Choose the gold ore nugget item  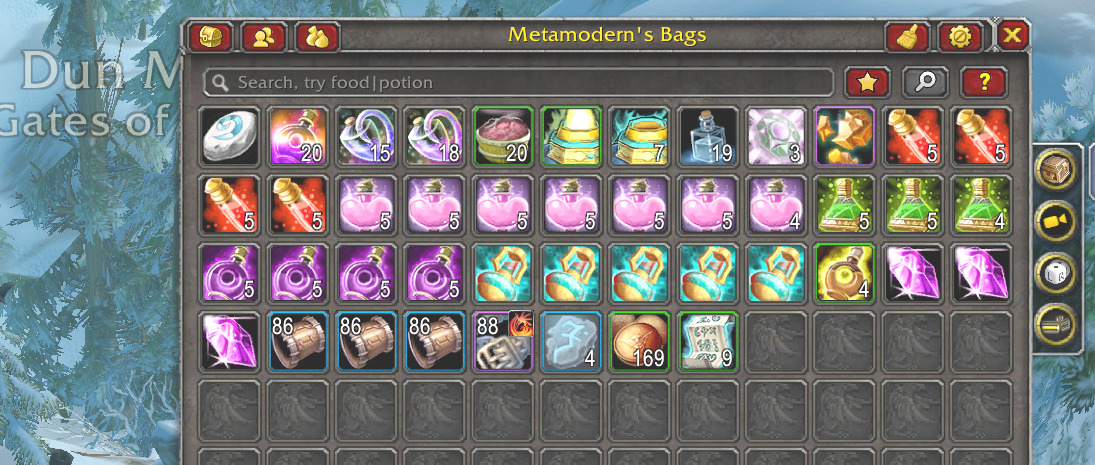(x=843, y=137)
